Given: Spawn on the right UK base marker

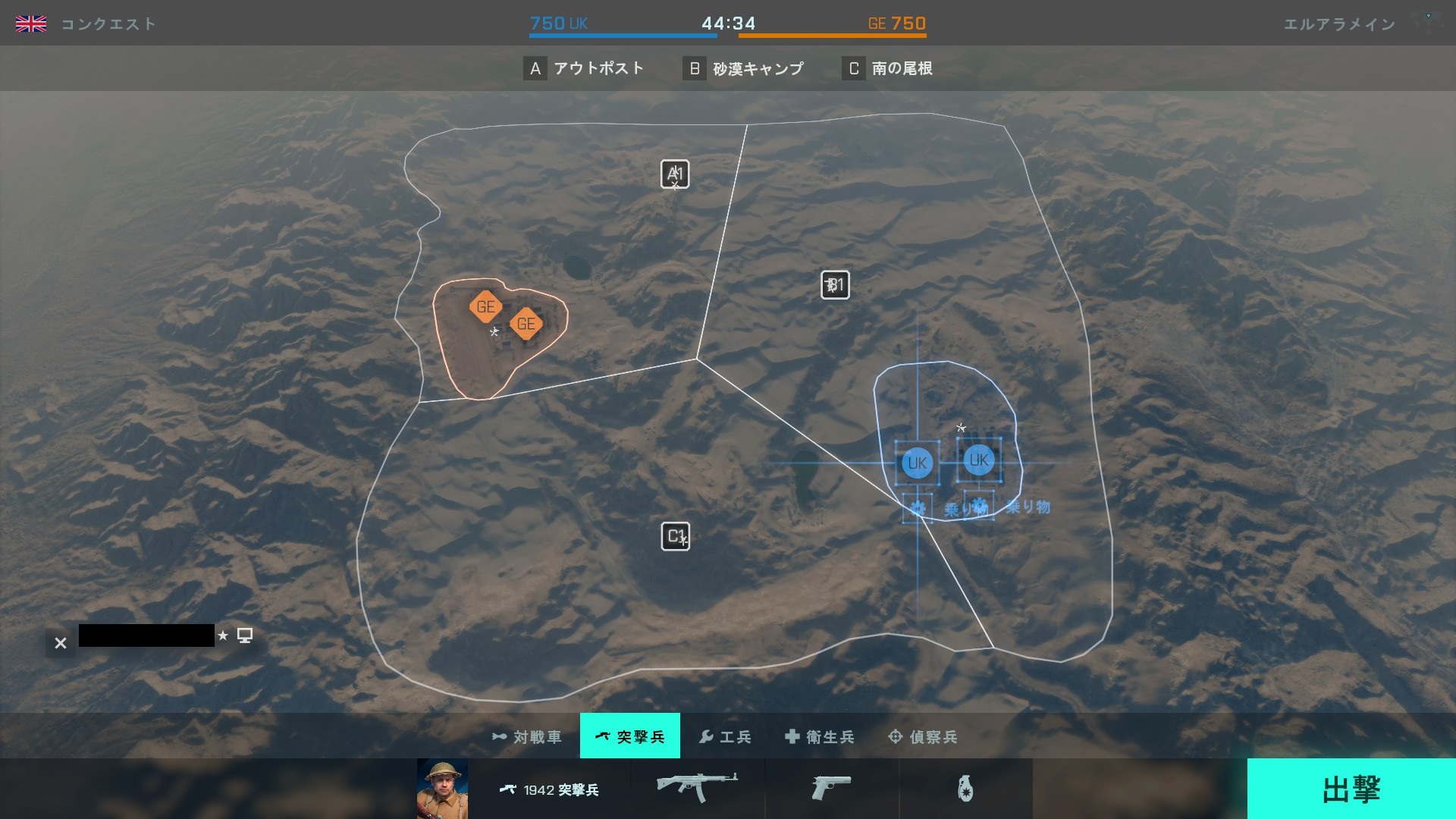Looking at the screenshot, I should pyautogui.click(x=978, y=460).
